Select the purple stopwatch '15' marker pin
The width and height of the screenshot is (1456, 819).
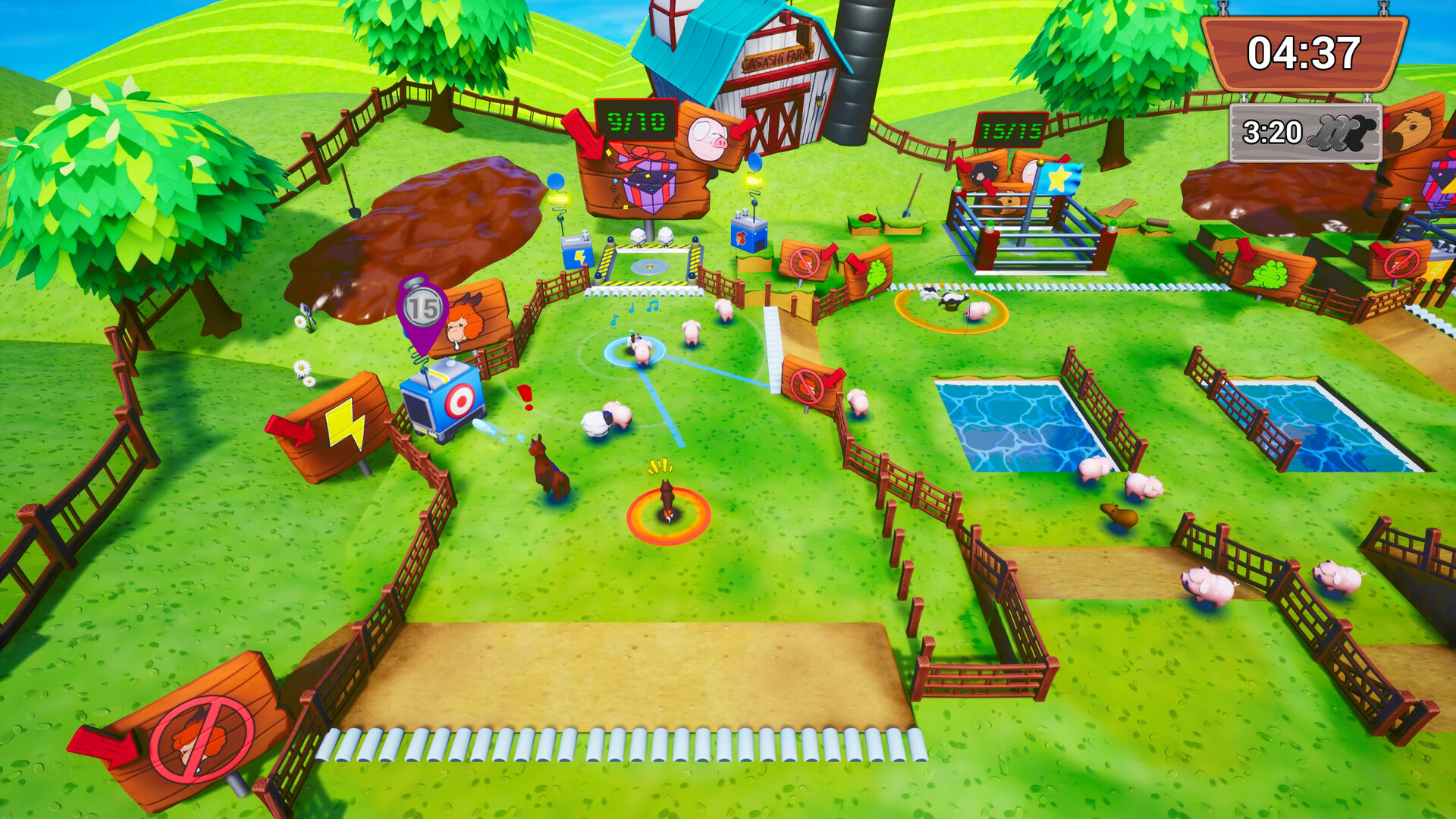(x=422, y=307)
